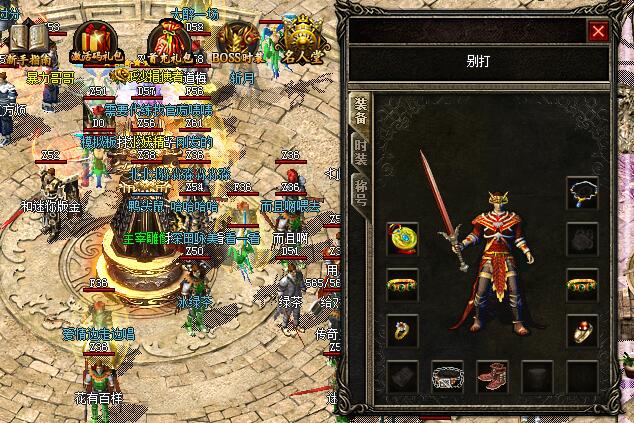
Task: Open the 激活码礼包 gift box icon
Action: [x=94, y=40]
